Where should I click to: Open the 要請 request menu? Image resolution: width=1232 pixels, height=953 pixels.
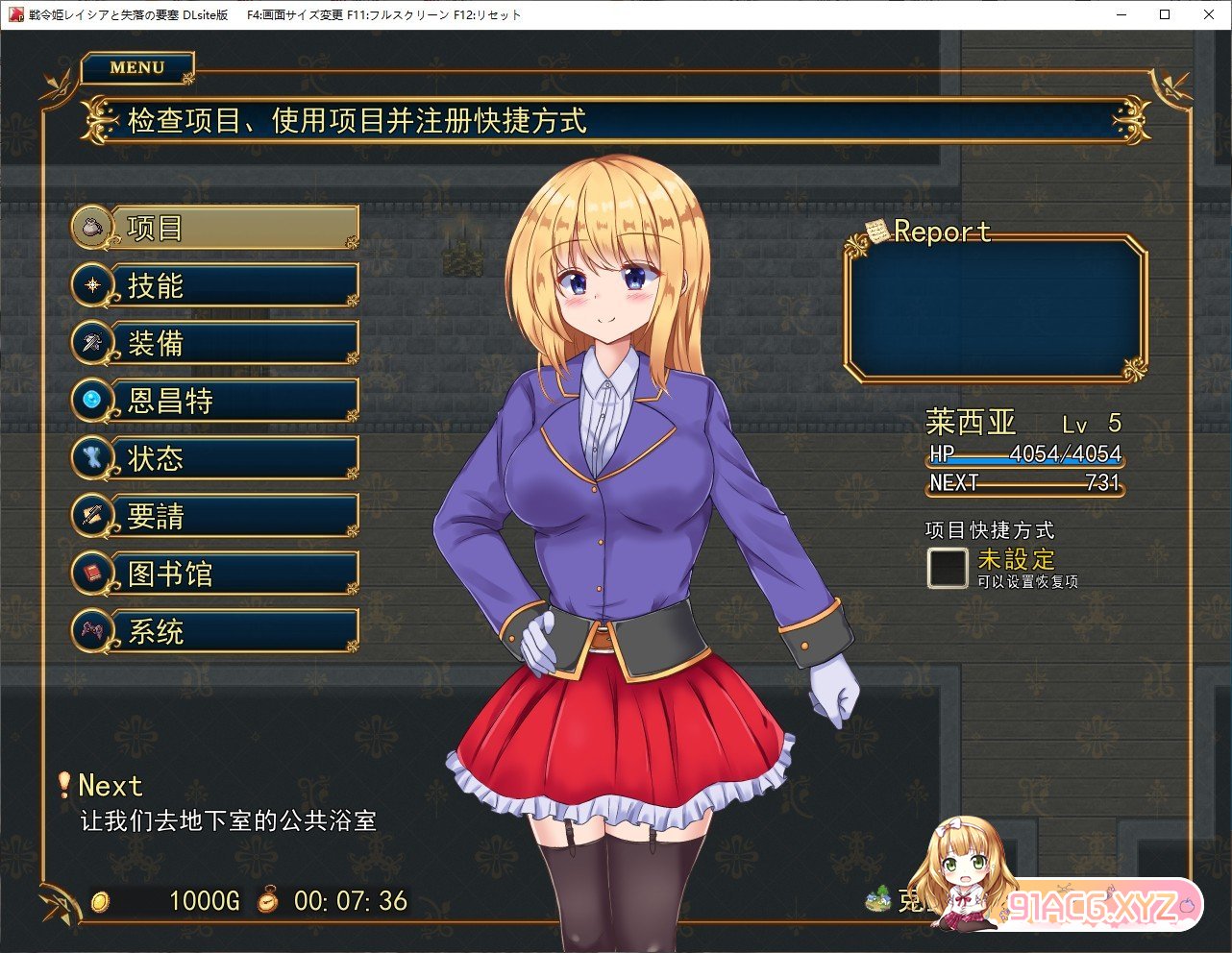point(215,516)
